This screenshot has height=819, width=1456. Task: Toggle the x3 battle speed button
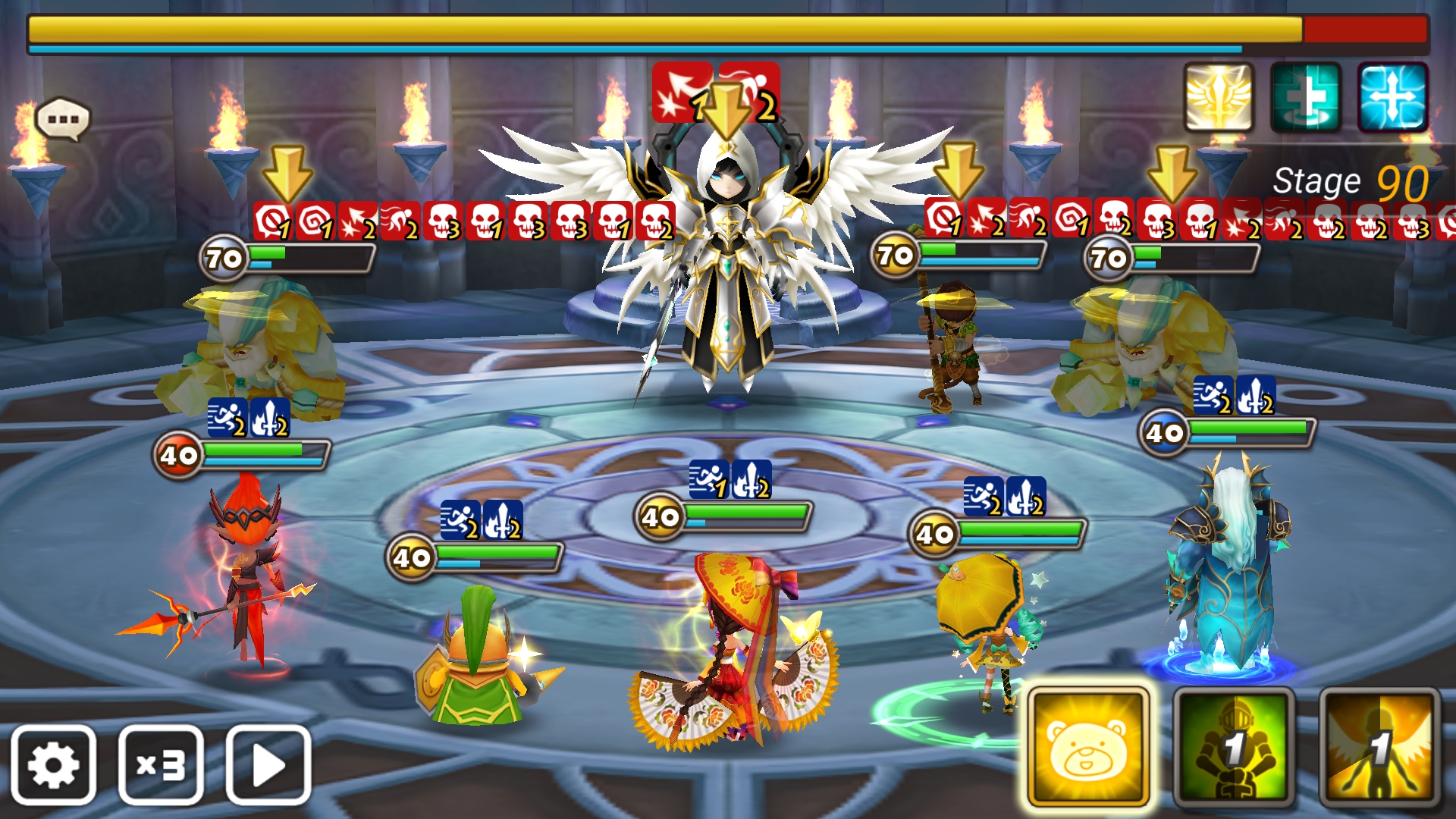(161, 764)
